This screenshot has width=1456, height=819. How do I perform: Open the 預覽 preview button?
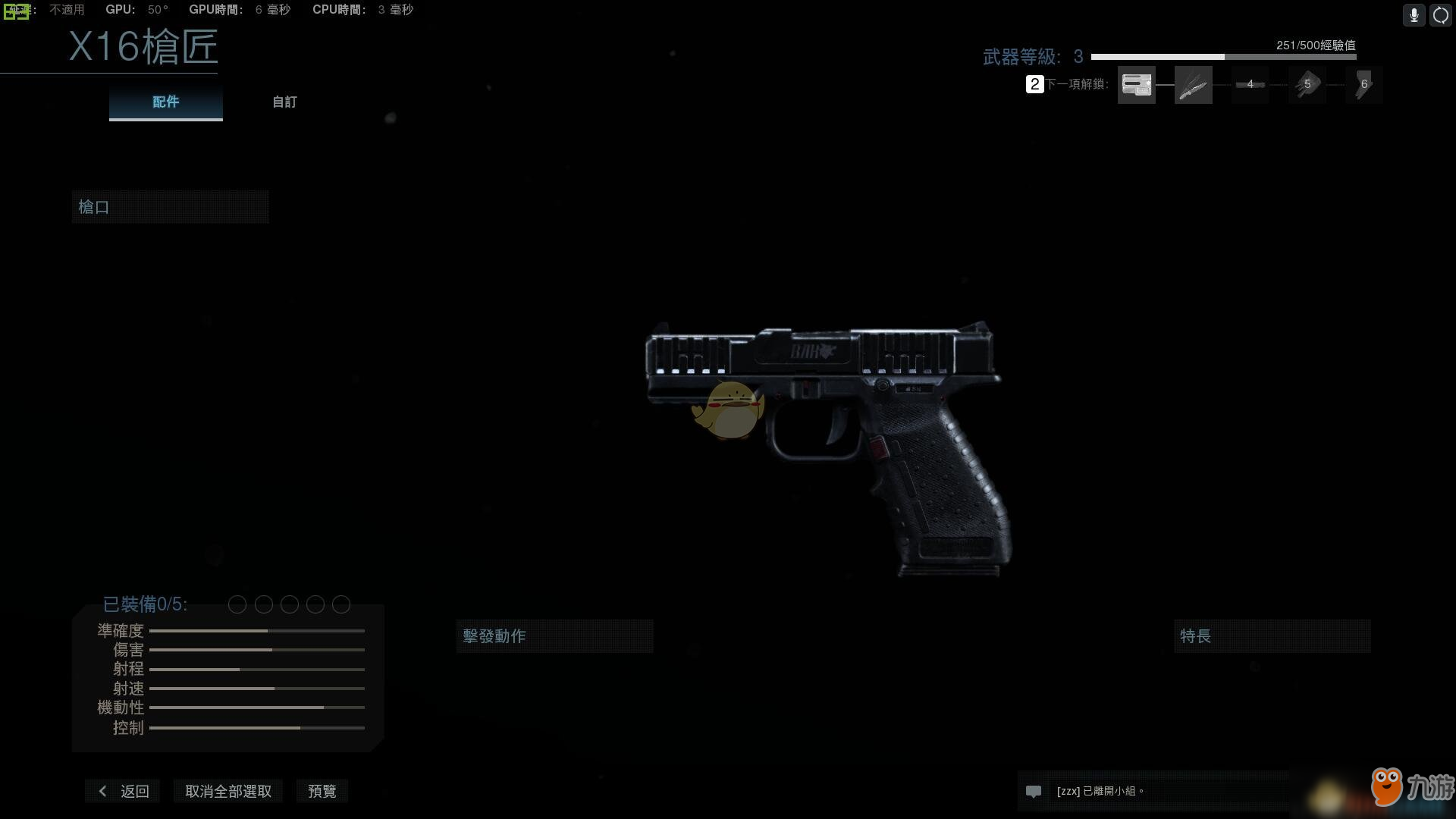(322, 791)
